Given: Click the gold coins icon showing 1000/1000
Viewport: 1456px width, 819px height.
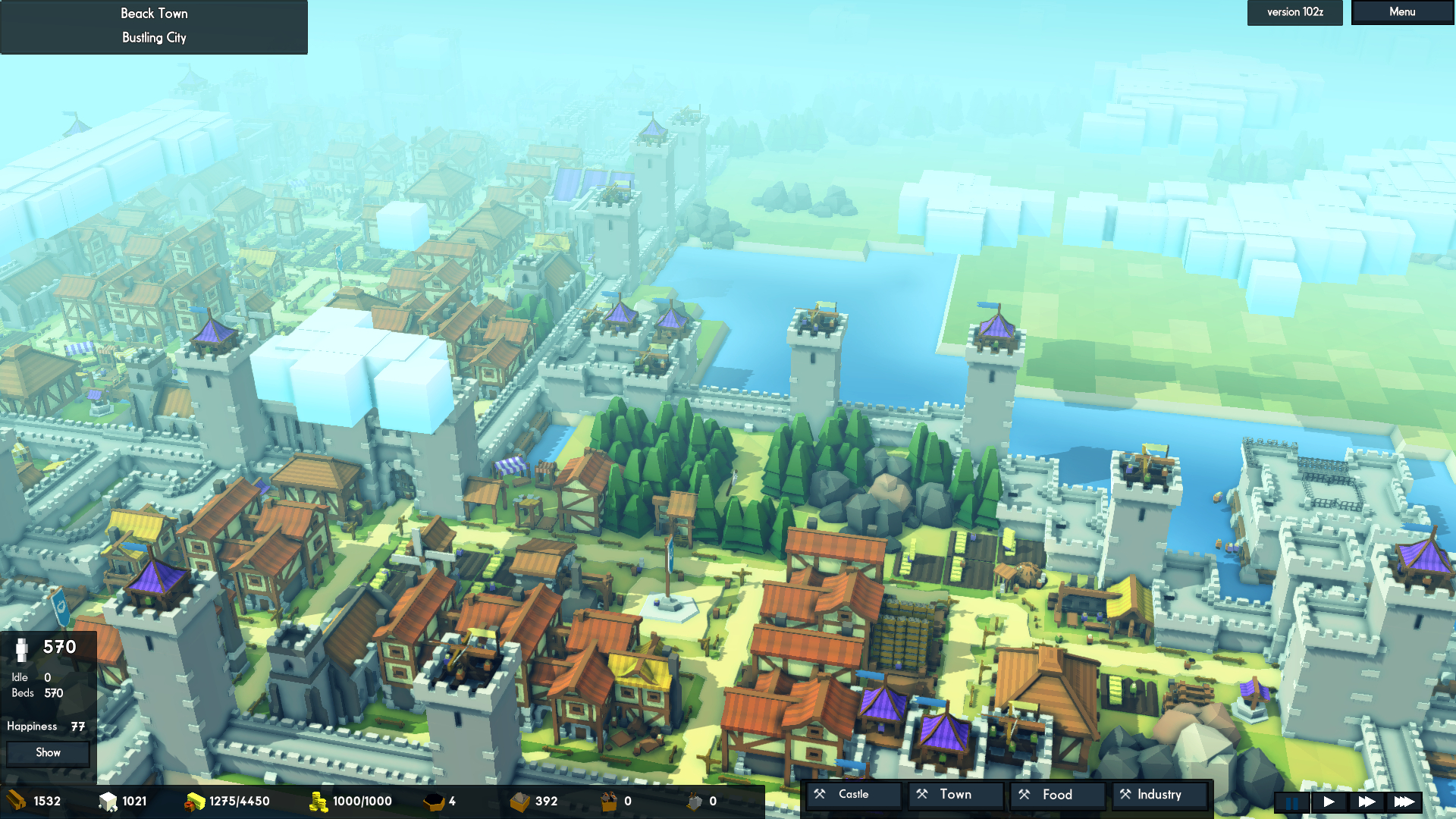Looking at the screenshot, I should pyautogui.click(x=320, y=801).
